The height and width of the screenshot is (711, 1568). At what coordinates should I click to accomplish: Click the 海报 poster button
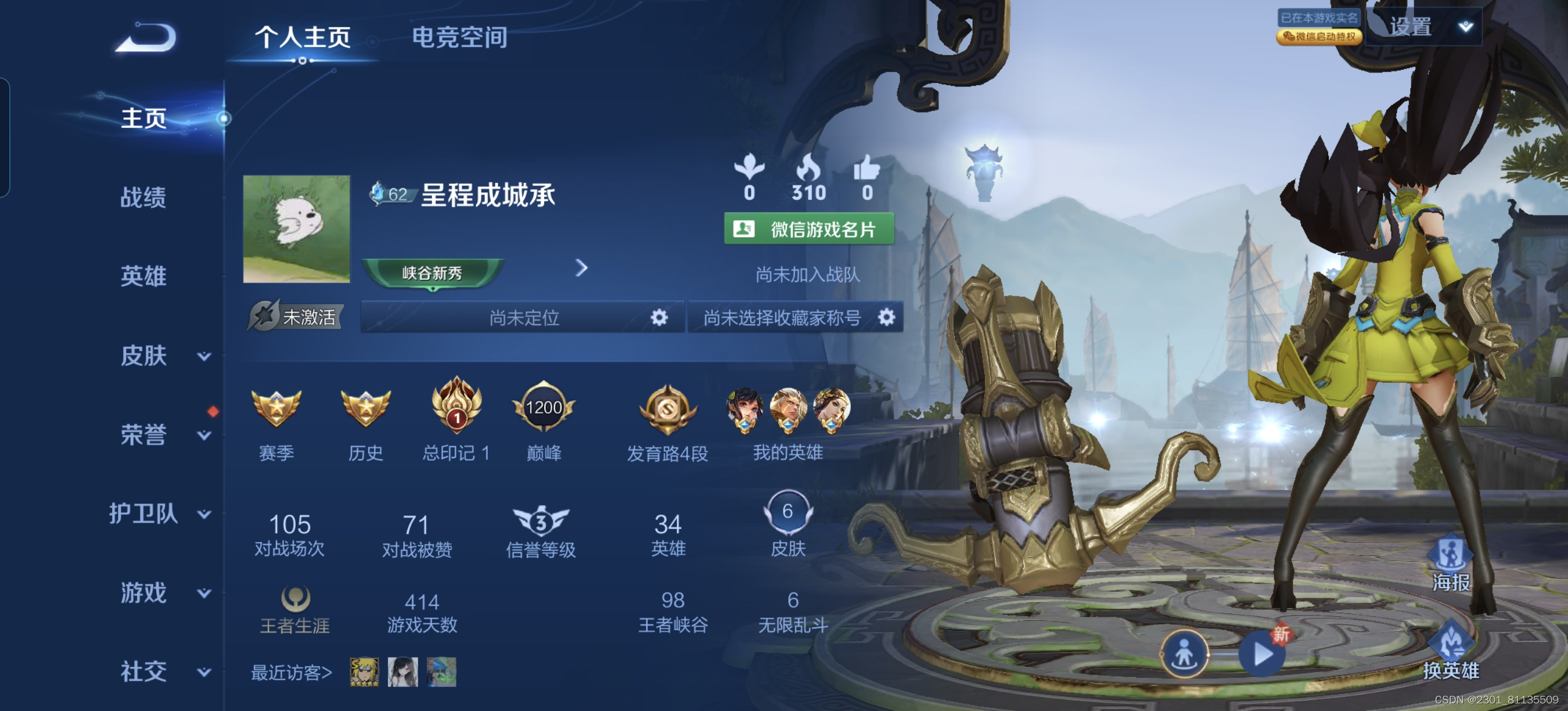1451,563
